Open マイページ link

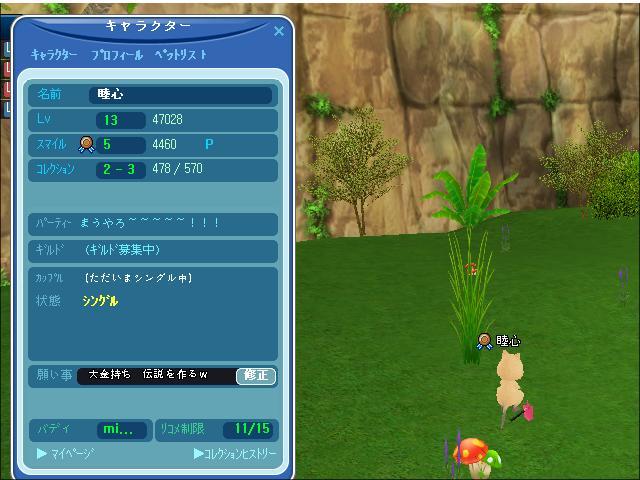pos(66,454)
